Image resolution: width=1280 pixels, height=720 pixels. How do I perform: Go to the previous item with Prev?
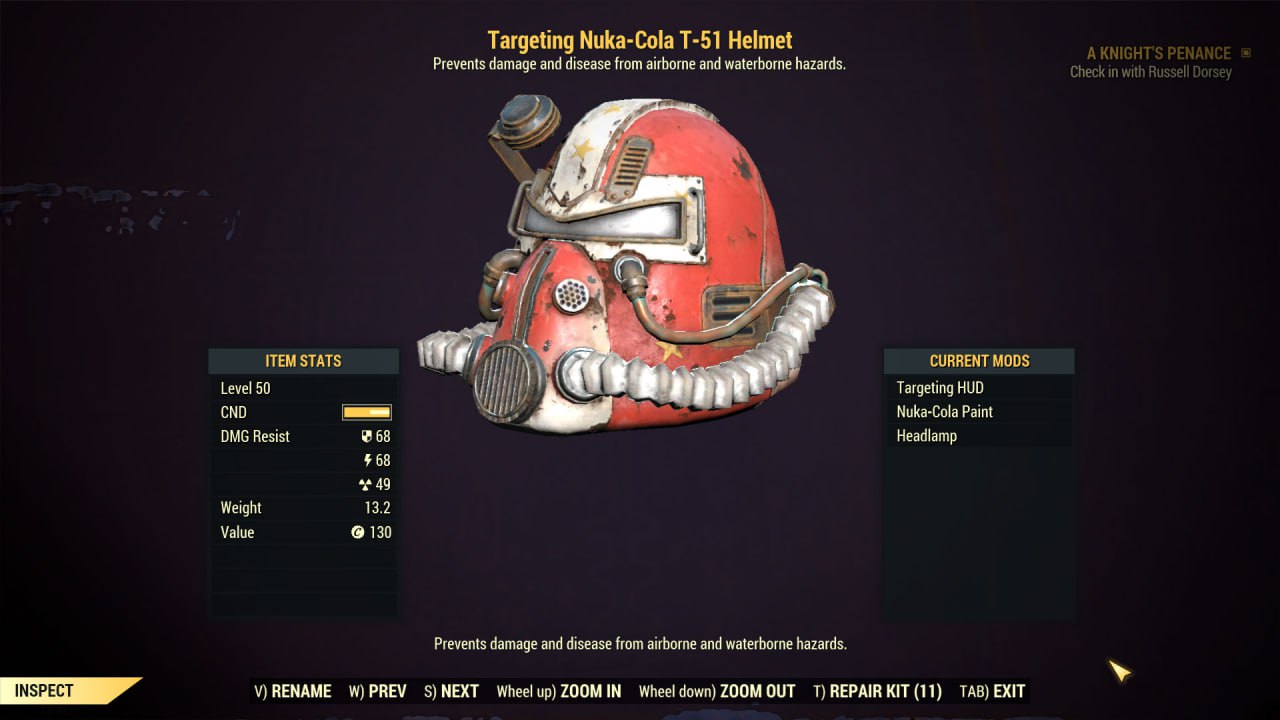pos(378,691)
